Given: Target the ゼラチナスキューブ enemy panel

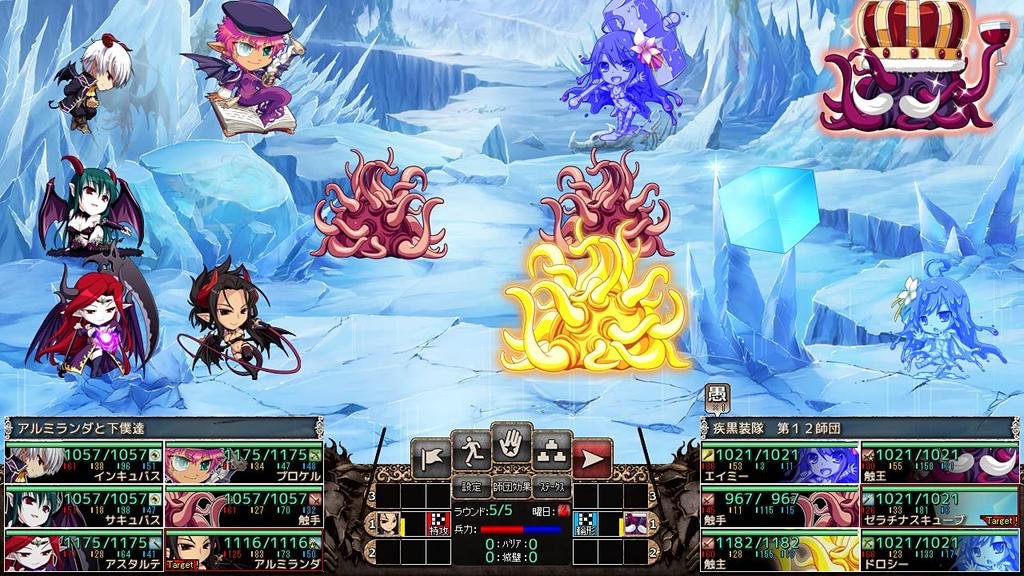Looking at the screenshot, I should pyautogui.click(x=940, y=506).
